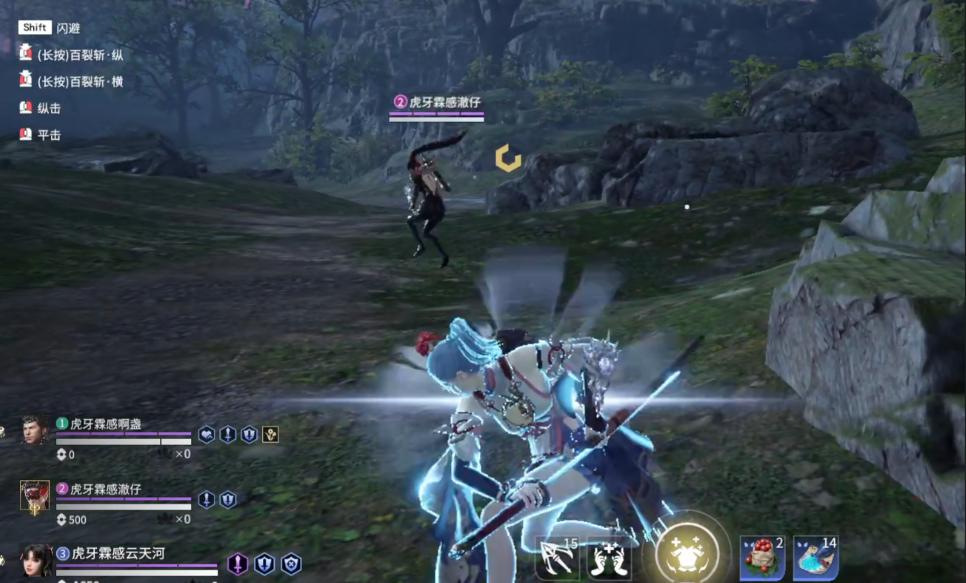The width and height of the screenshot is (966, 583).
Task: Inspect teammate one's heart buff icon
Action: [206, 434]
